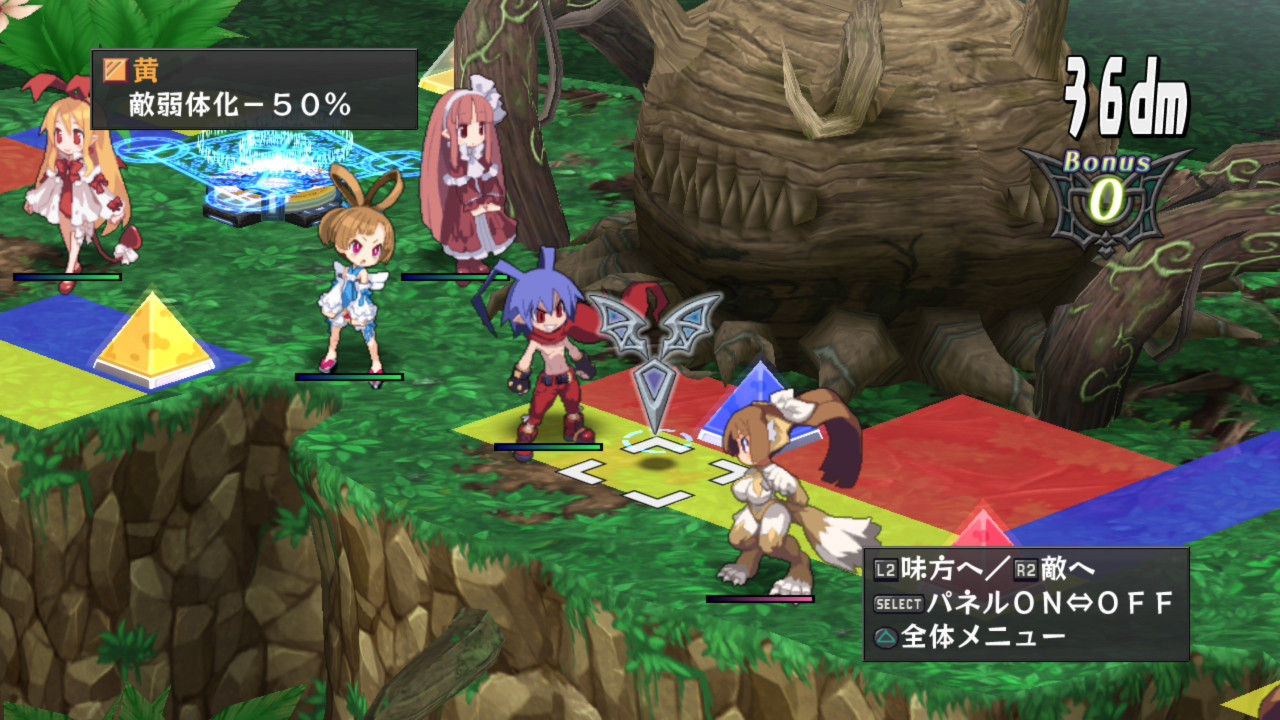Click the Bonus gauge emblem

pyautogui.click(x=1105, y=196)
